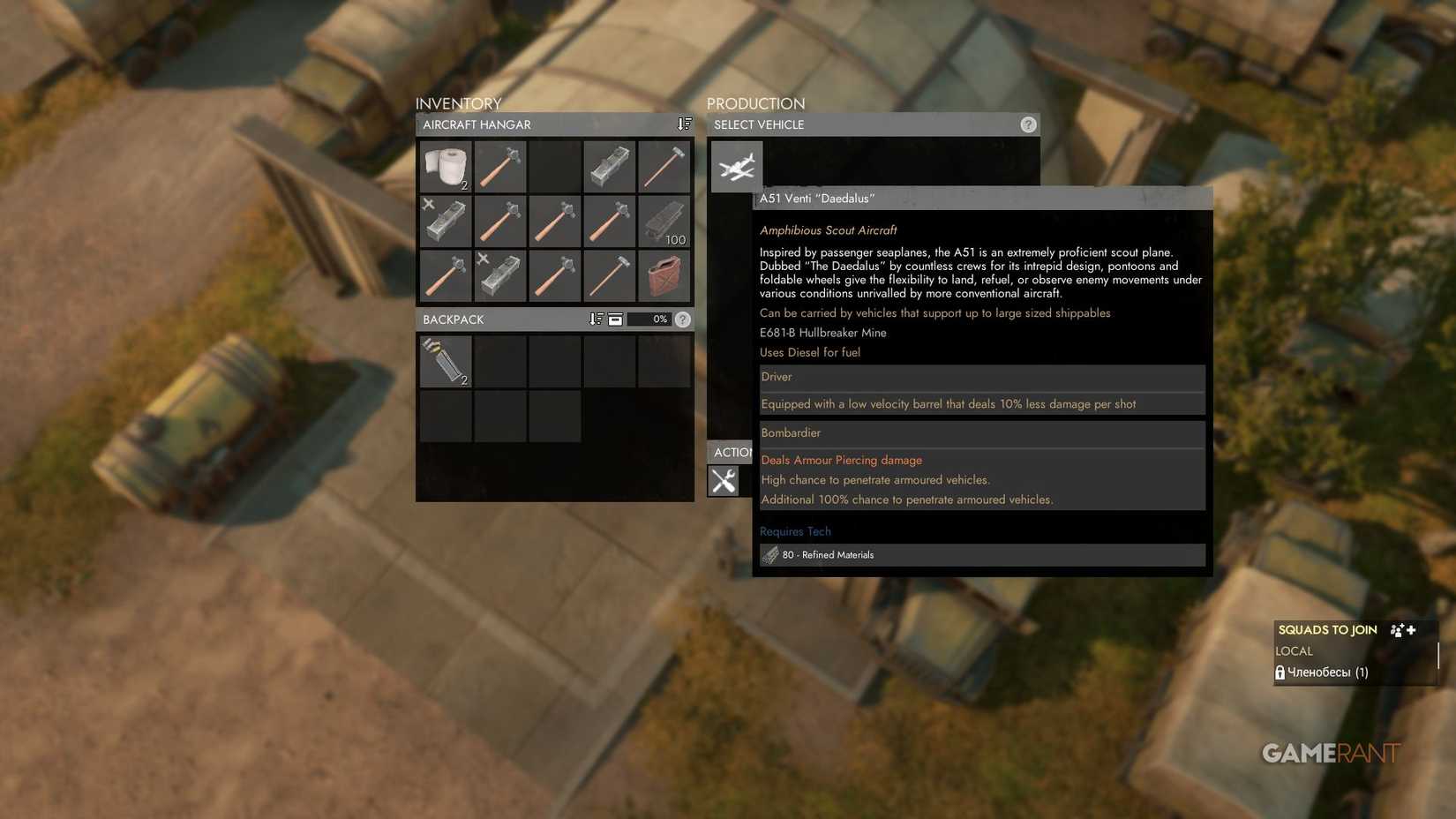The width and height of the screenshot is (1456, 819).
Task: Switch to the SELECT VEHICLE tab
Action: [x=759, y=124]
